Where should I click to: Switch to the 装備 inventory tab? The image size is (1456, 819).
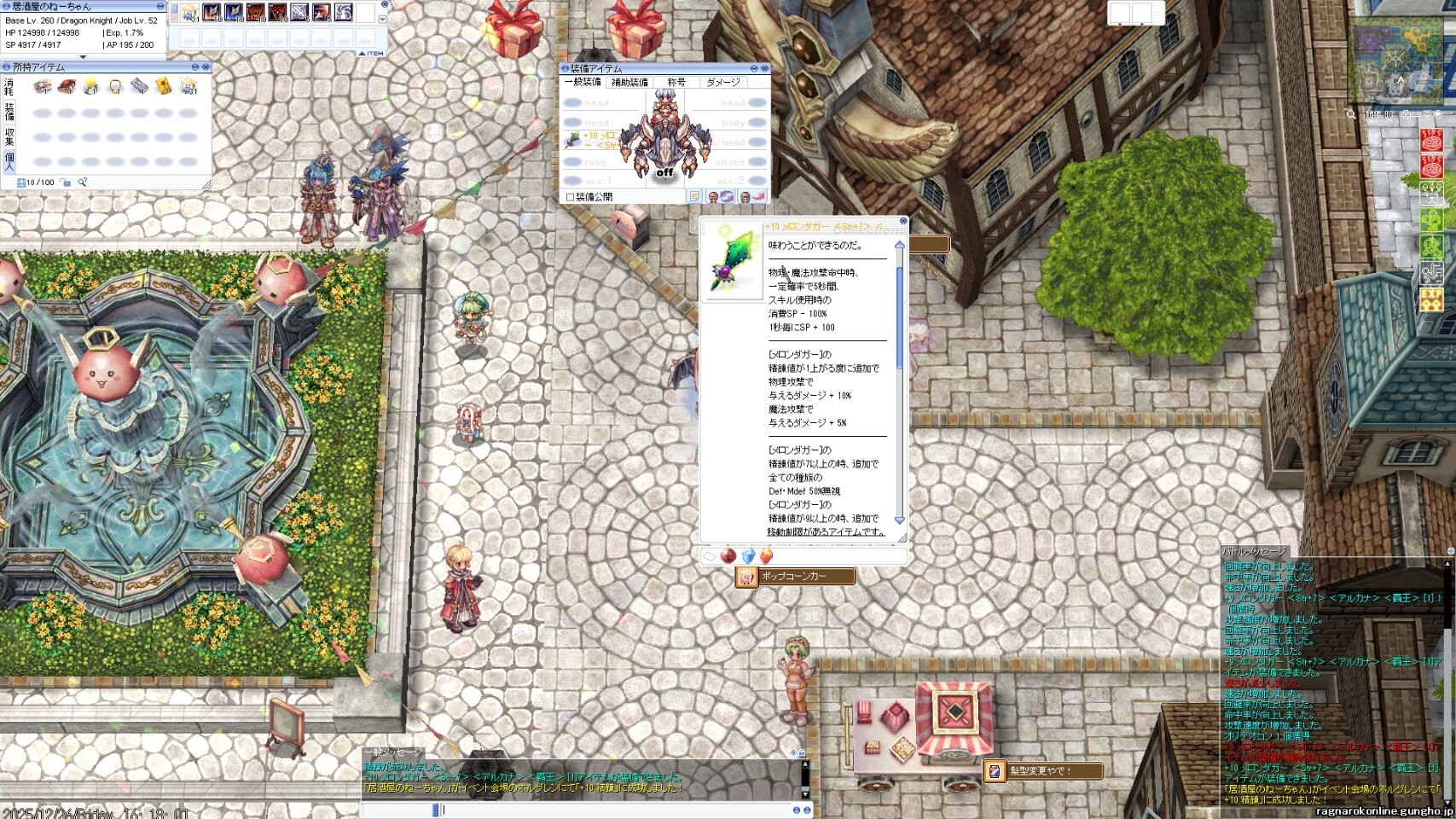click(9, 112)
